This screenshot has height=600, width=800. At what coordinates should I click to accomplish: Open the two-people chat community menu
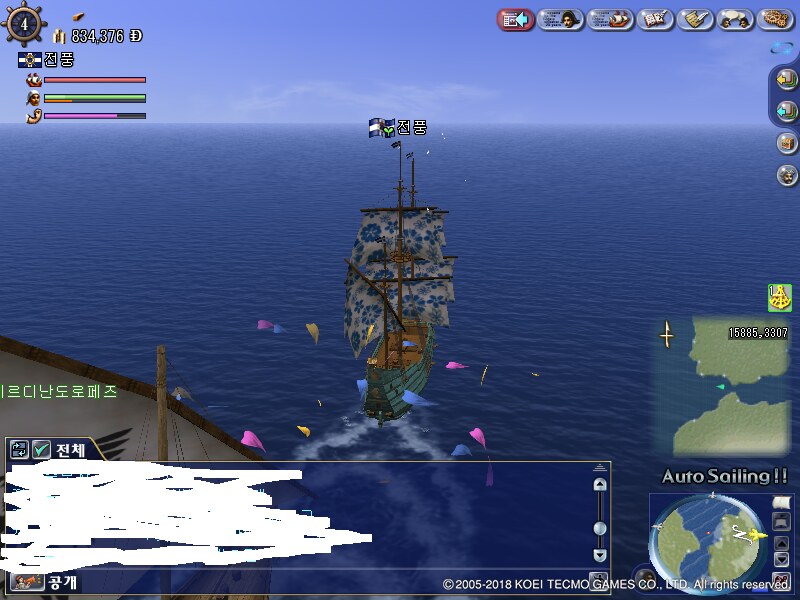[x=736, y=19]
